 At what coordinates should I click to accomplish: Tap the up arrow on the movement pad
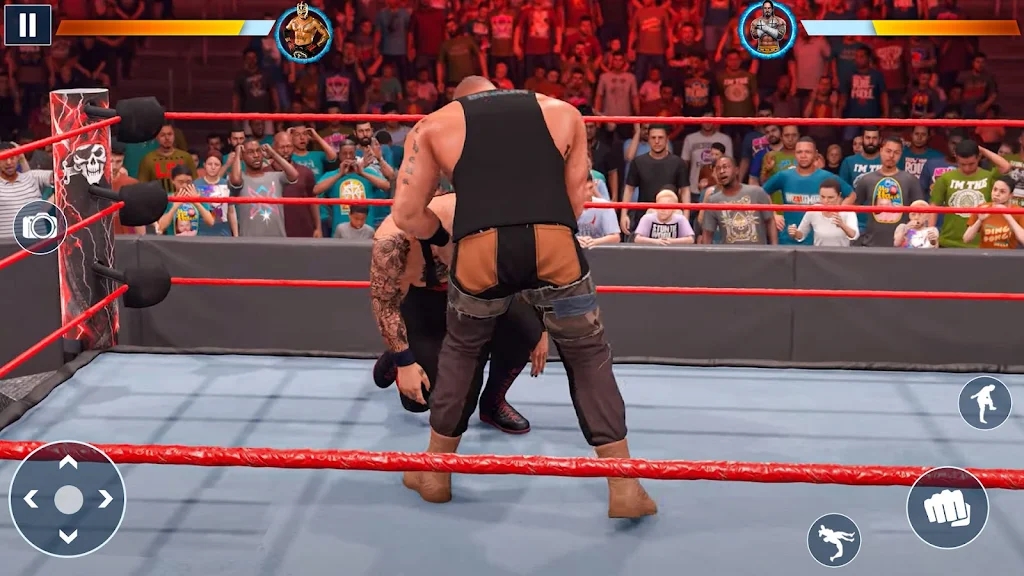[x=67, y=463]
